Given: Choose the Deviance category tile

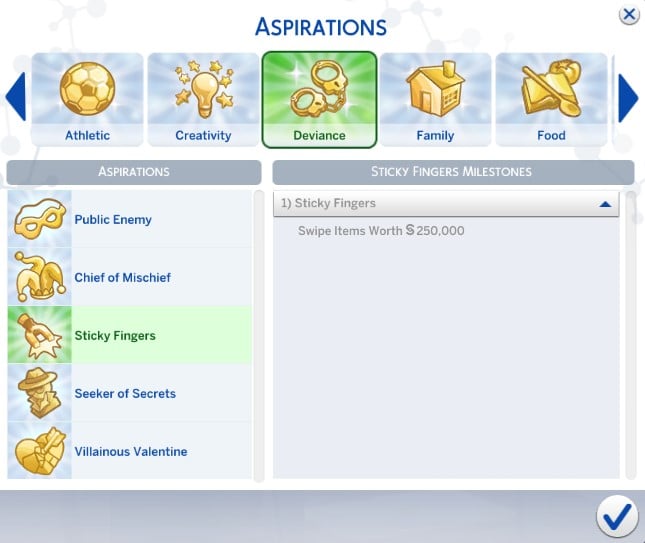Looking at the screenshot, I should [319, 100].
